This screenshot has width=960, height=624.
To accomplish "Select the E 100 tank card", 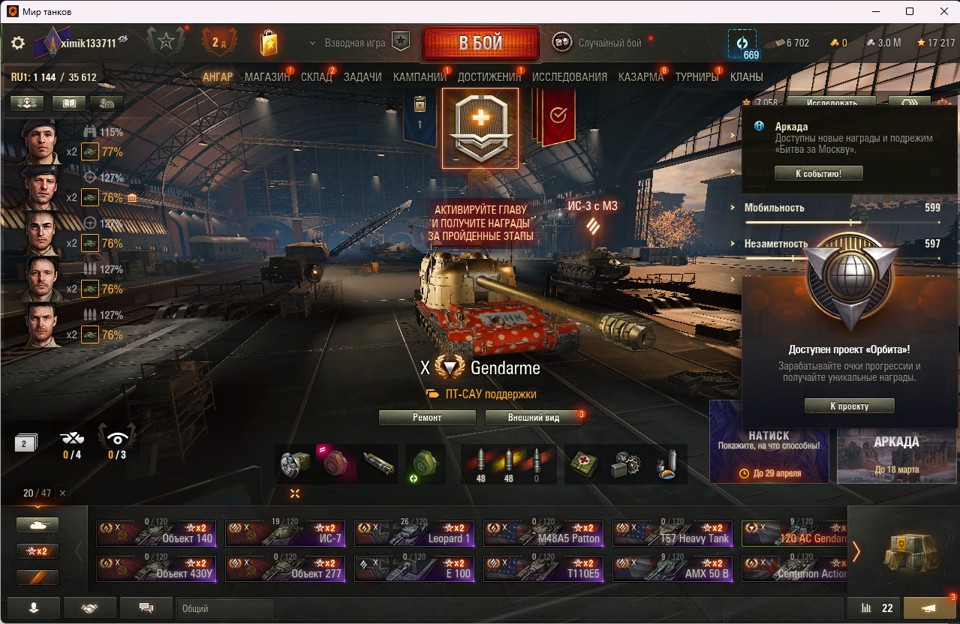I will tap(414, 568).
